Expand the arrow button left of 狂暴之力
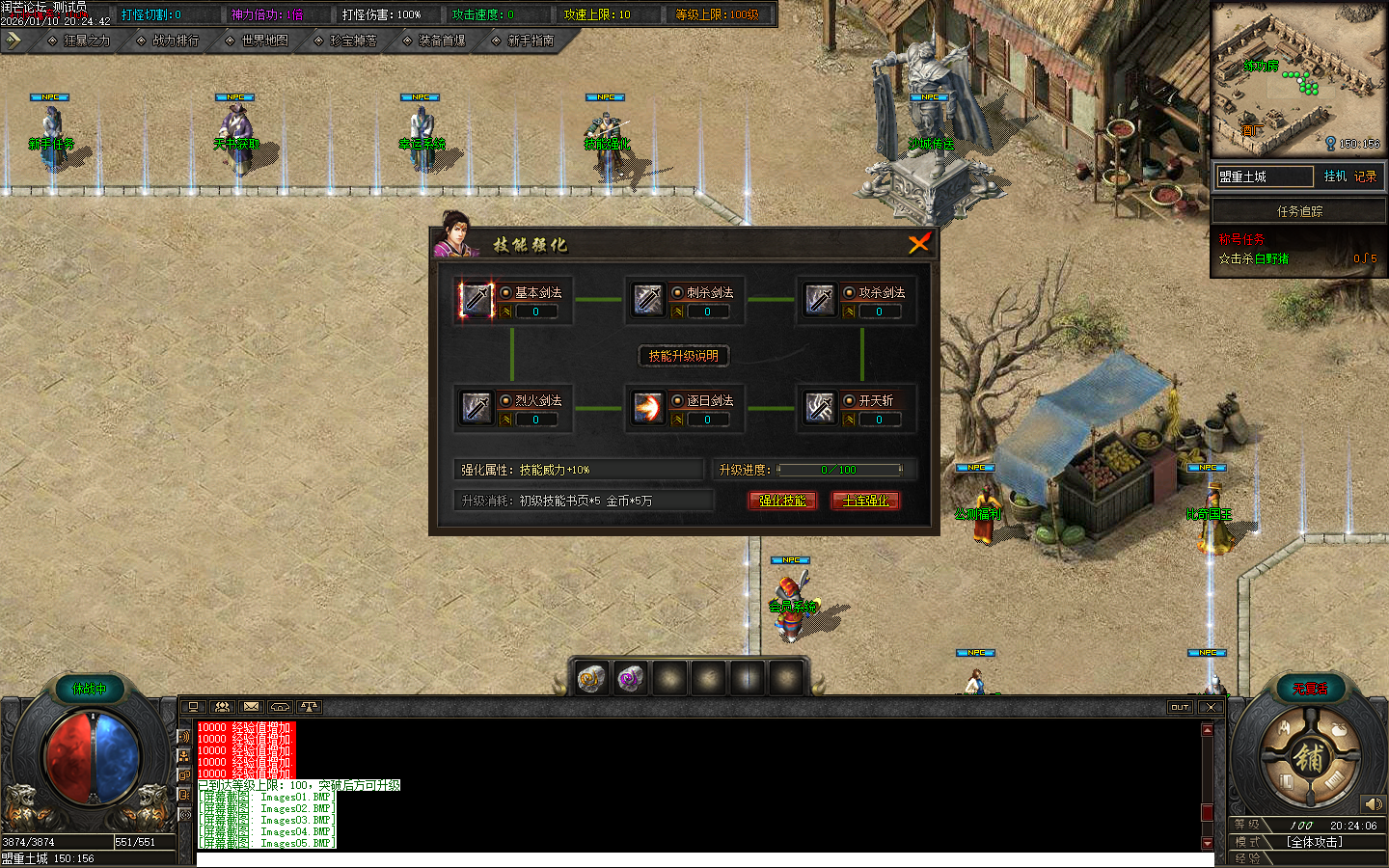Image resolution: width=1389 pixels, height=868 pixels. pos(14,41)
